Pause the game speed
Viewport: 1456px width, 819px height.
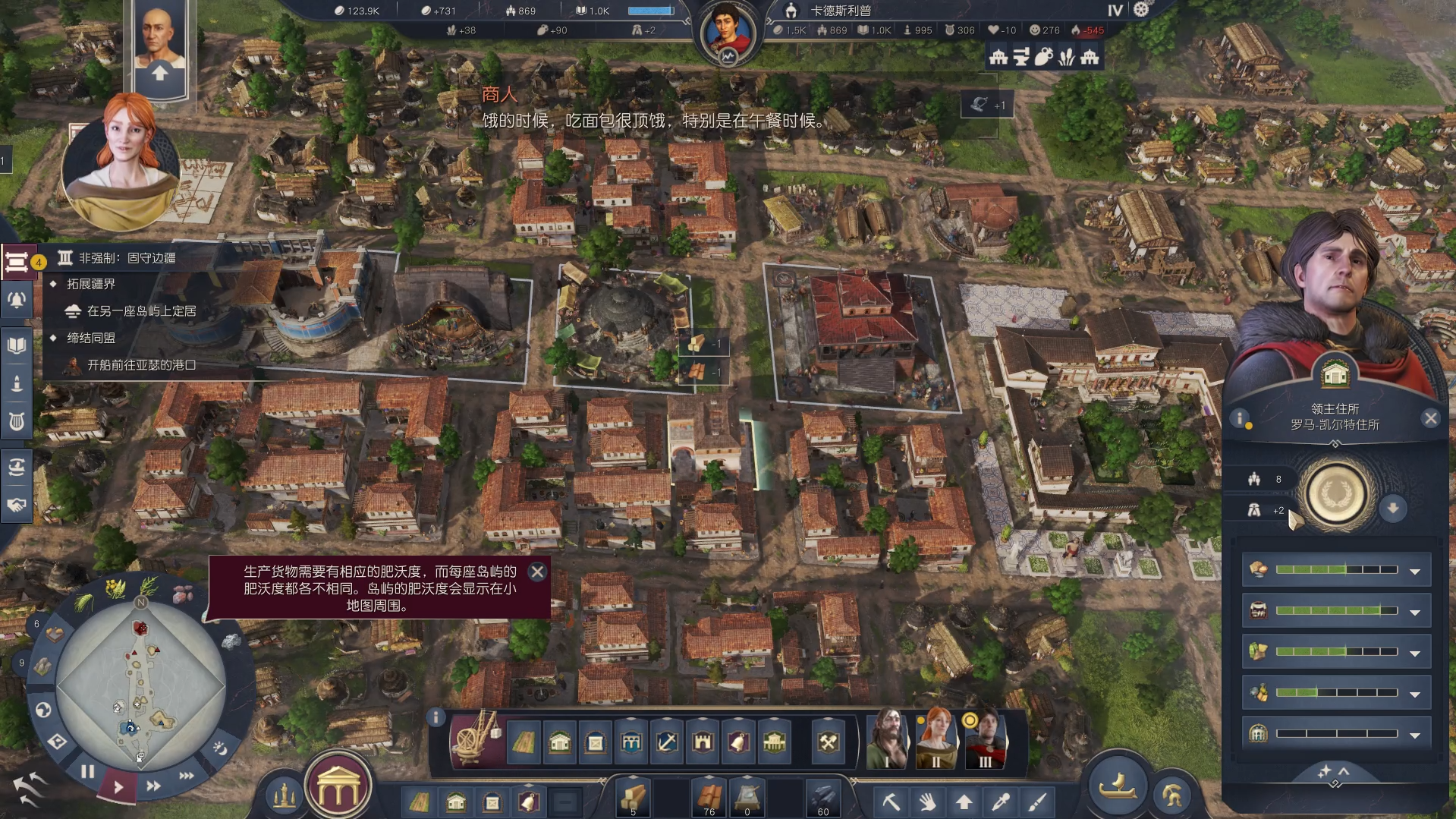[x=88, y=772]
